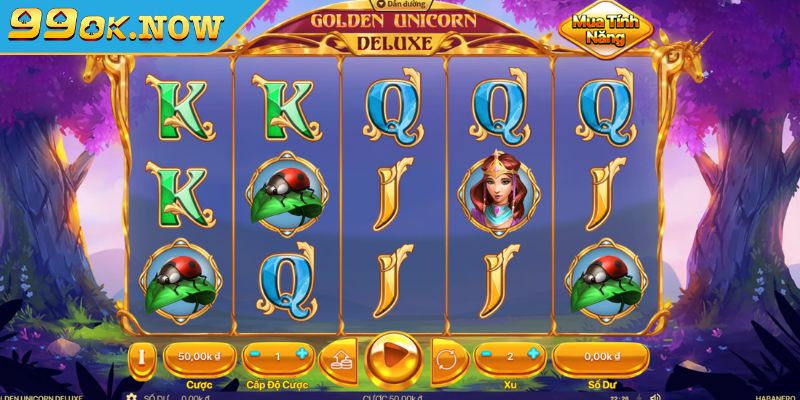Image resolution: width=800 pixels, height=400 pixels.
Task: Open the Dẫn đường navigation dropdown
Action: (x=397, y=5)
